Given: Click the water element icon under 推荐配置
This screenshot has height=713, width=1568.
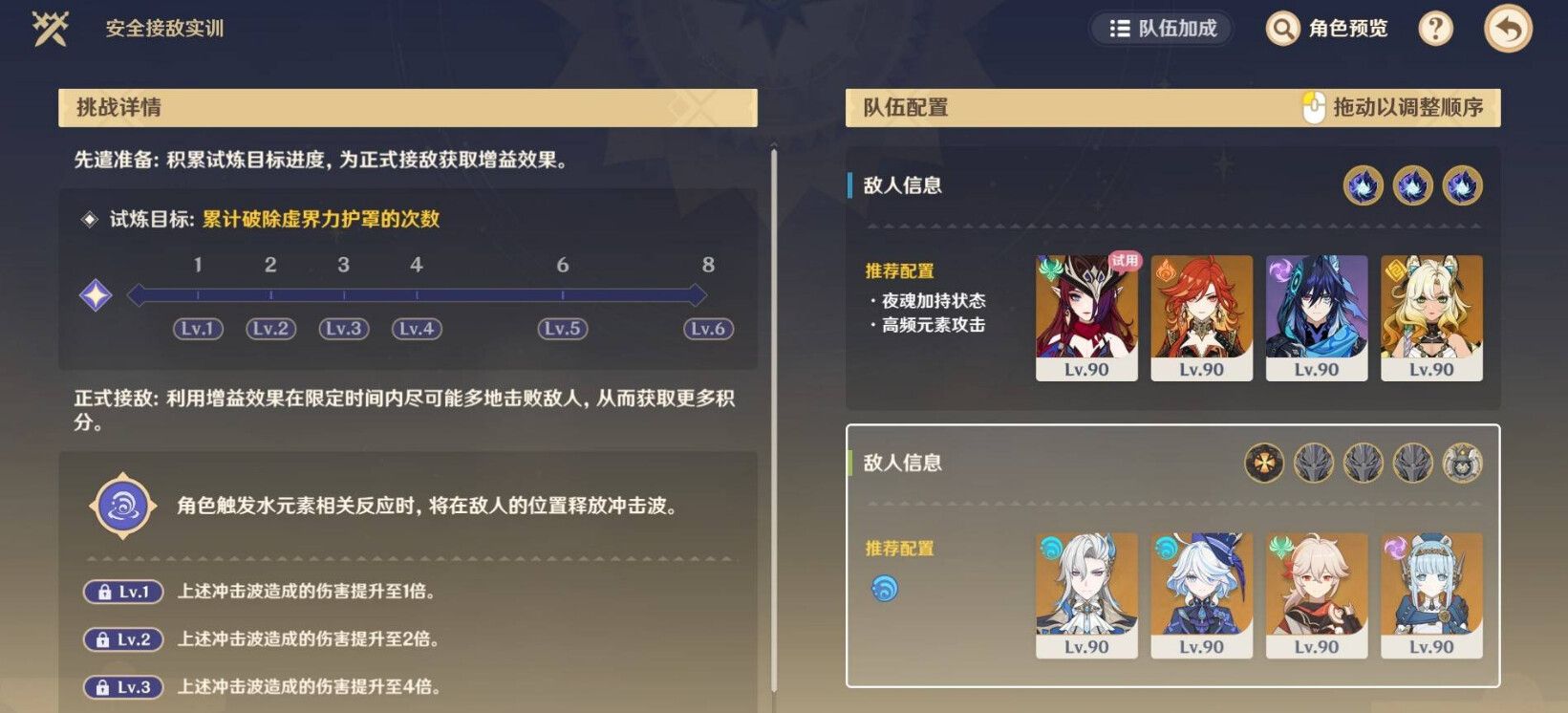Looking at the screenshot, I should [x=885, y=589].
